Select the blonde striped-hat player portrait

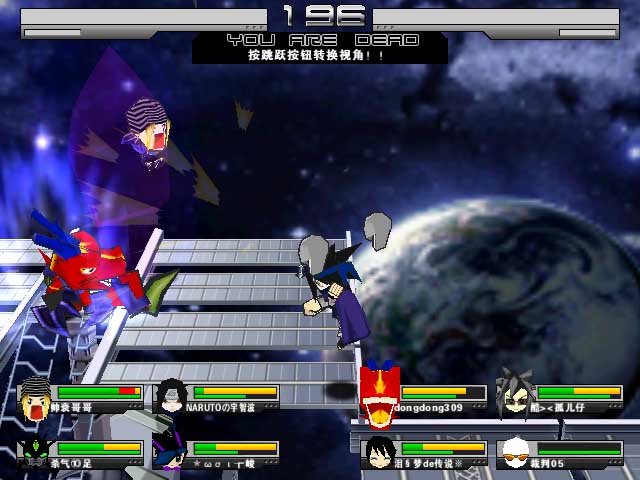38,398
